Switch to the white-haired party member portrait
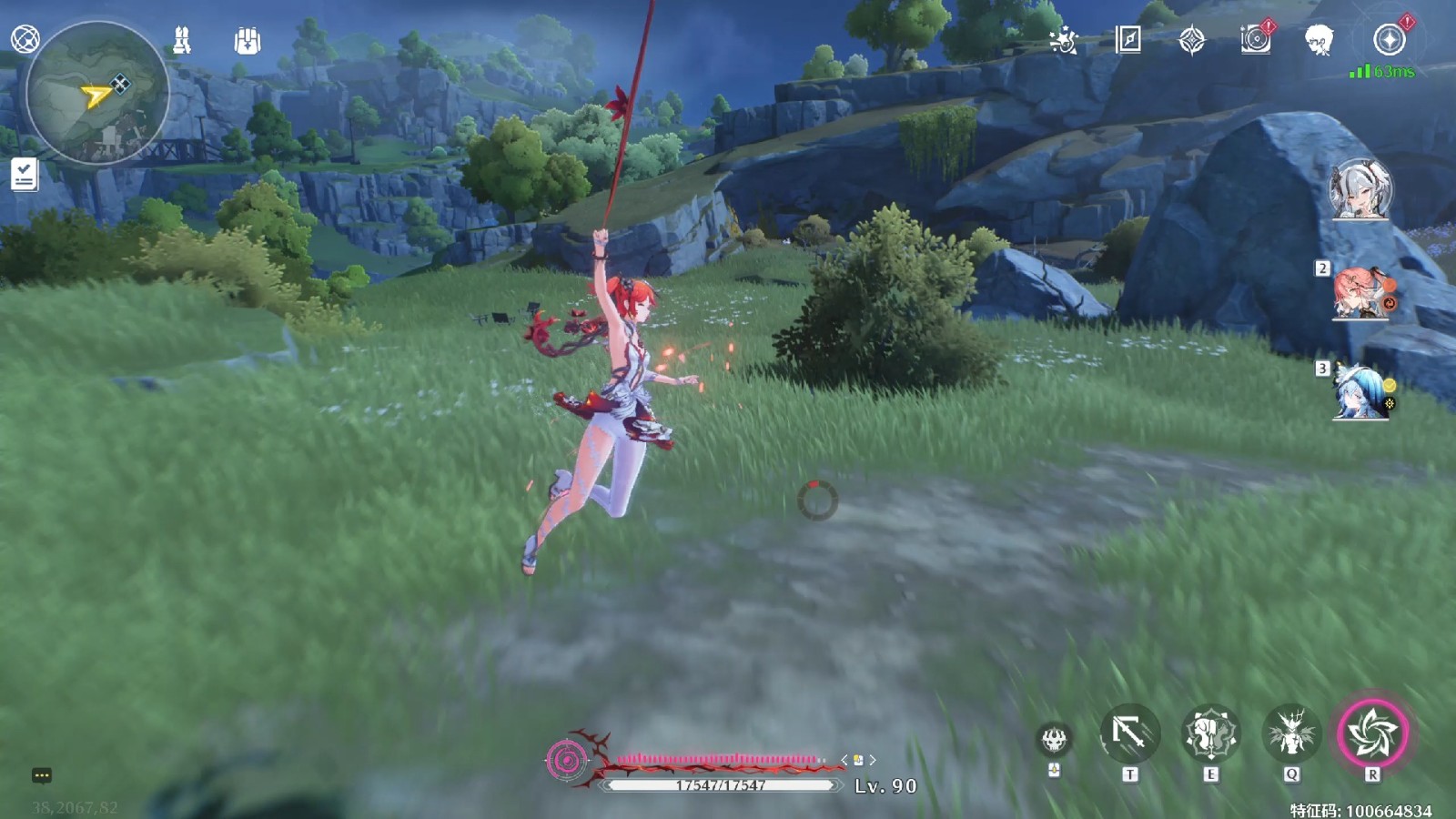Image resolution: width=1456 pixels, height=819 pixels. (1360, 190)
